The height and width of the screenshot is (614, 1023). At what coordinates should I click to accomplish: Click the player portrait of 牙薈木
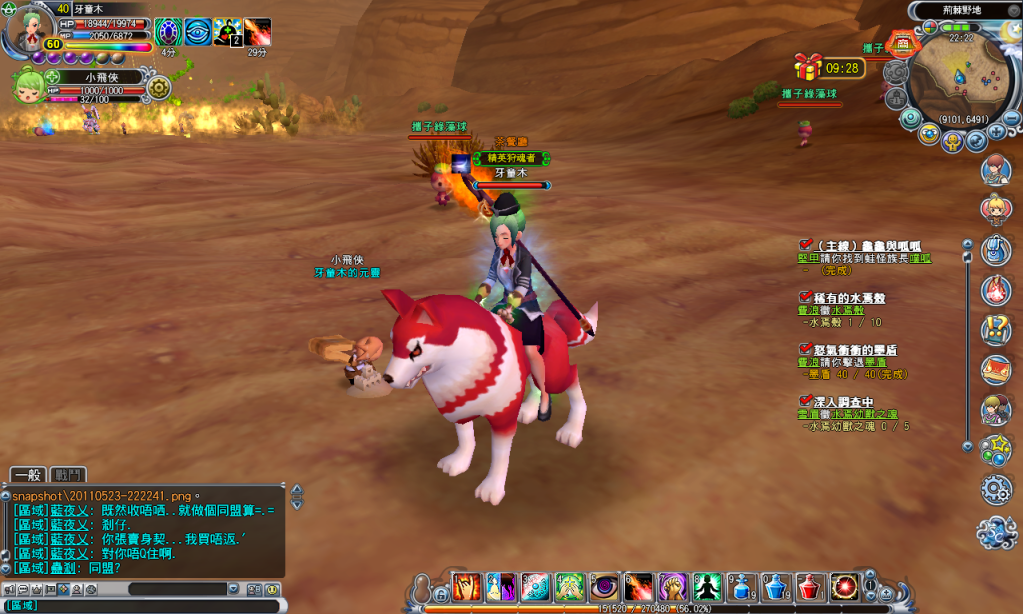(x=27, y=30)
